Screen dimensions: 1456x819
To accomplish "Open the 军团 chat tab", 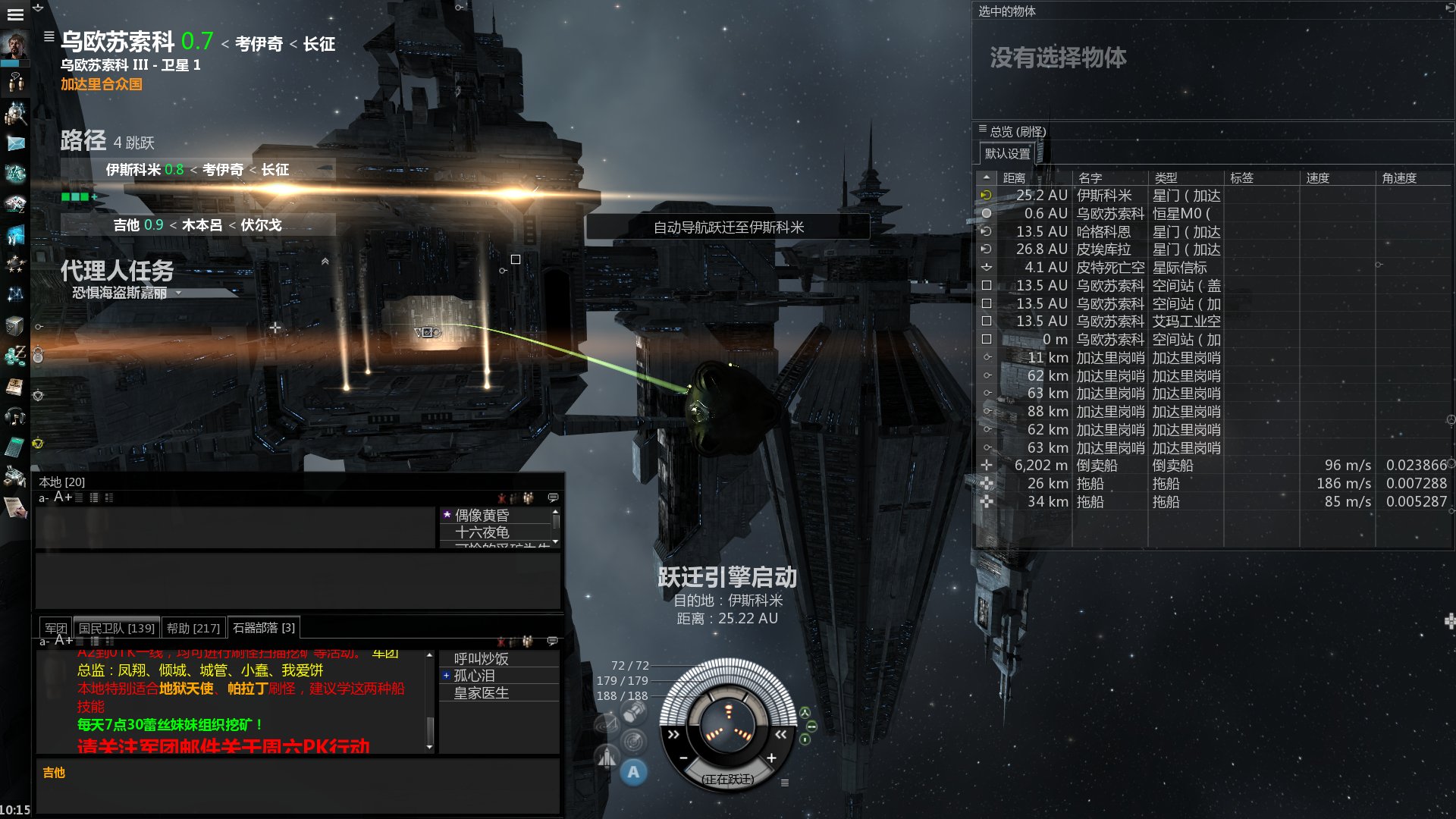I will click(x=55, y=628).
